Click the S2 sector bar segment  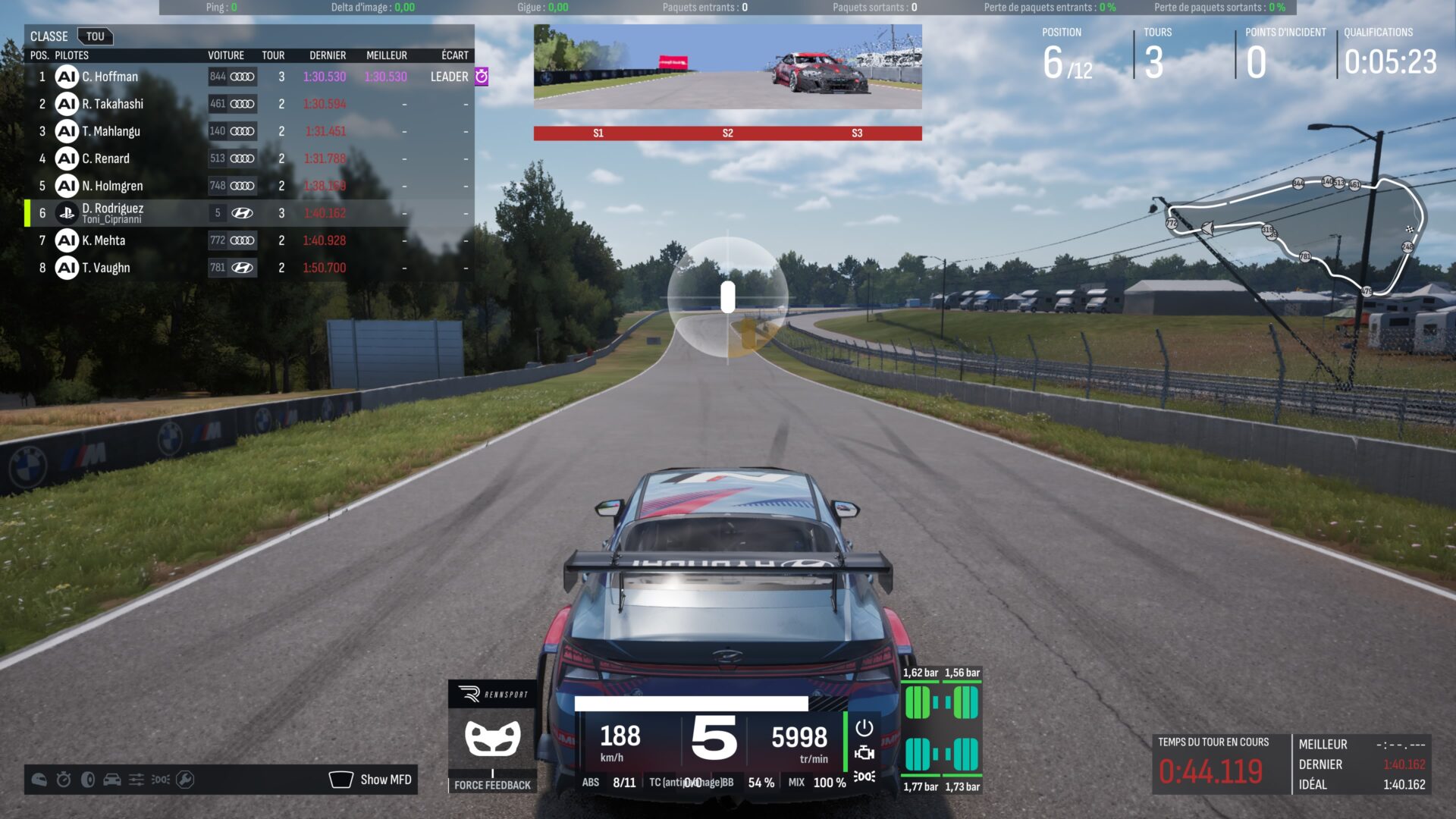(x=727, y=133)
